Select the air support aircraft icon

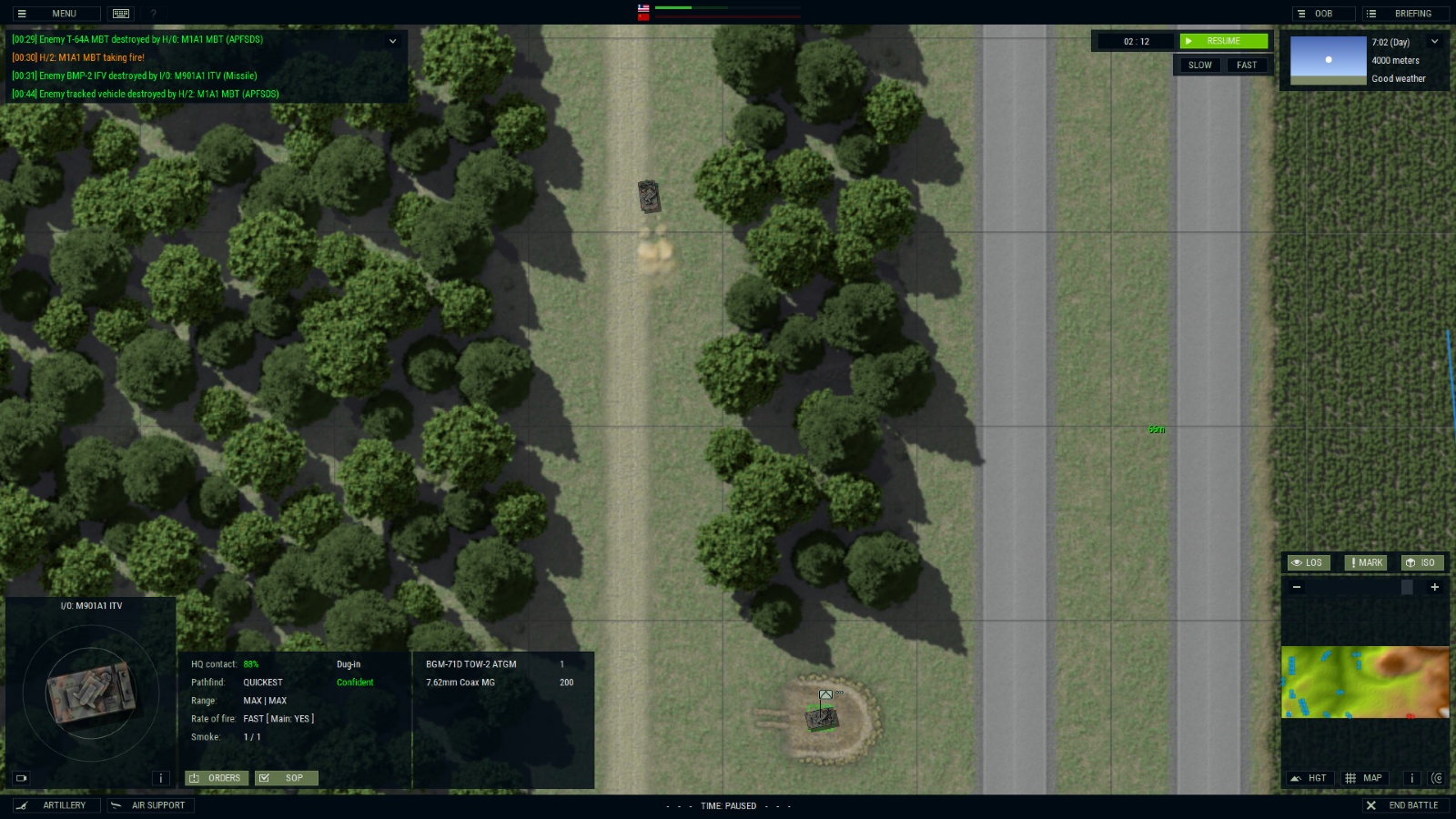(116, 805)
